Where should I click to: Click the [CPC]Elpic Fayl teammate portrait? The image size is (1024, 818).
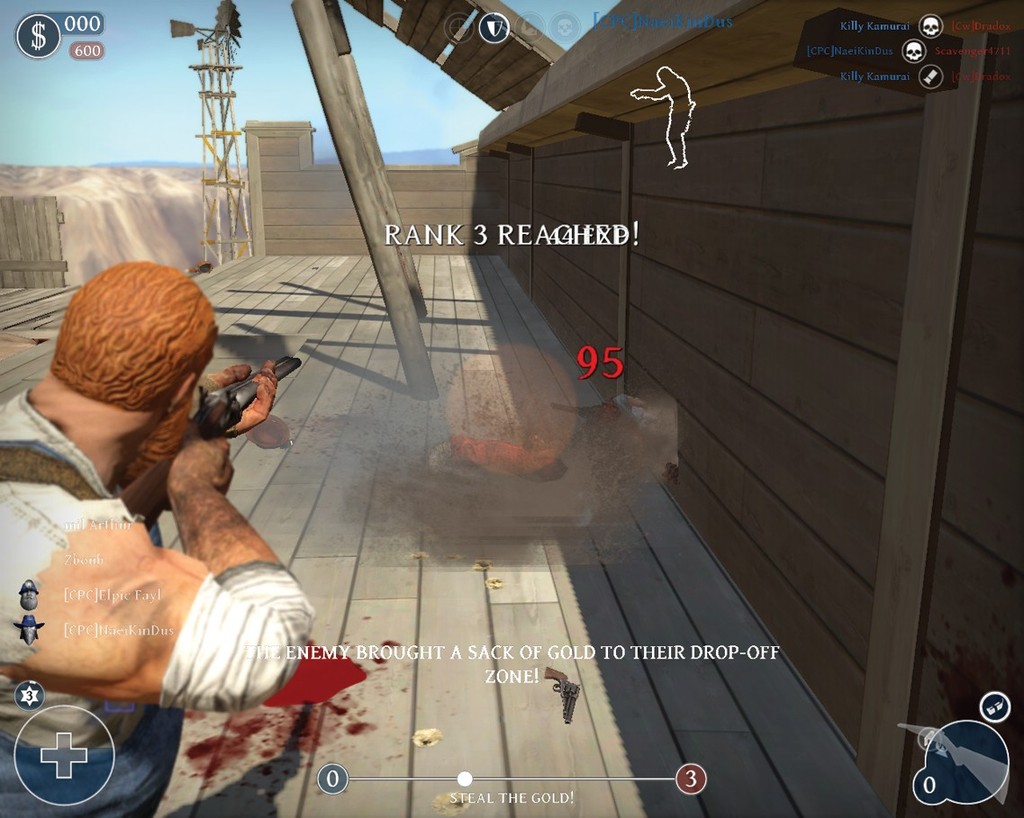pos(30,595)
